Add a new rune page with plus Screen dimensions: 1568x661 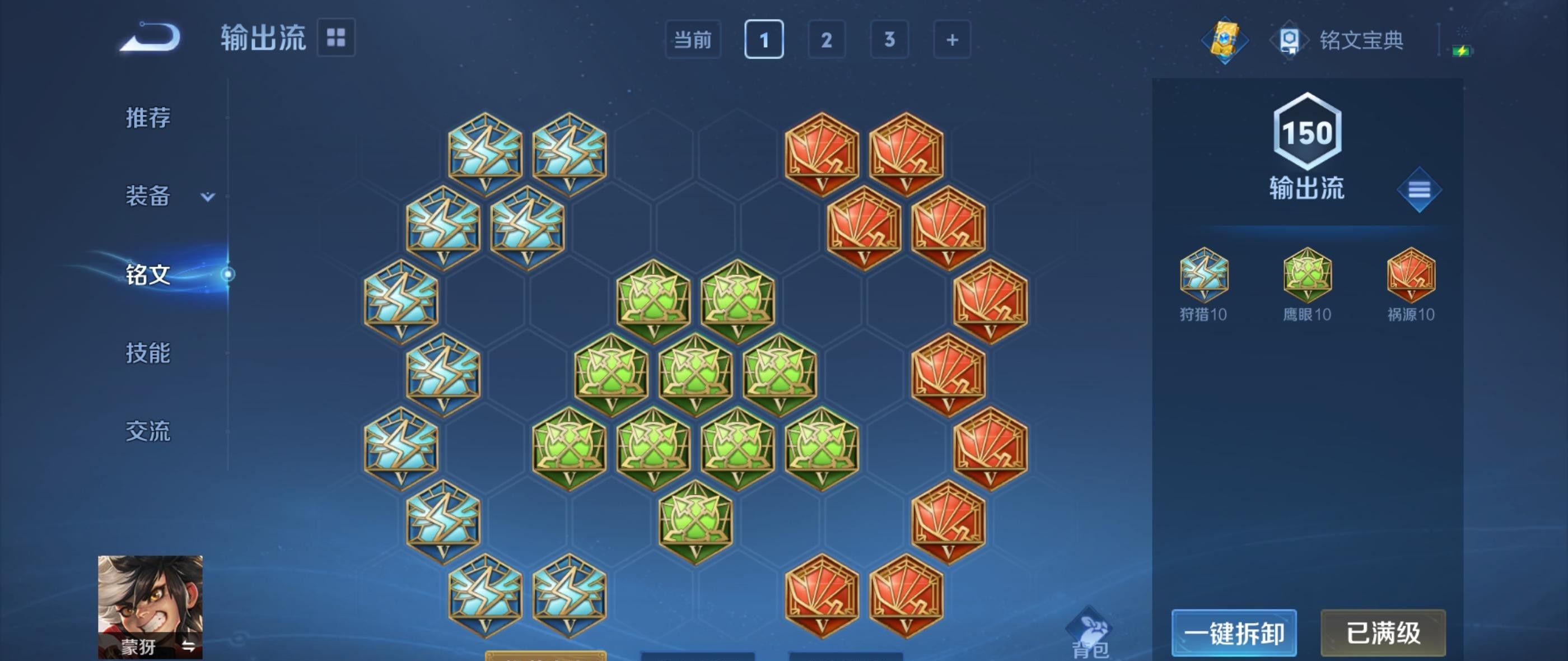(952, 40)
